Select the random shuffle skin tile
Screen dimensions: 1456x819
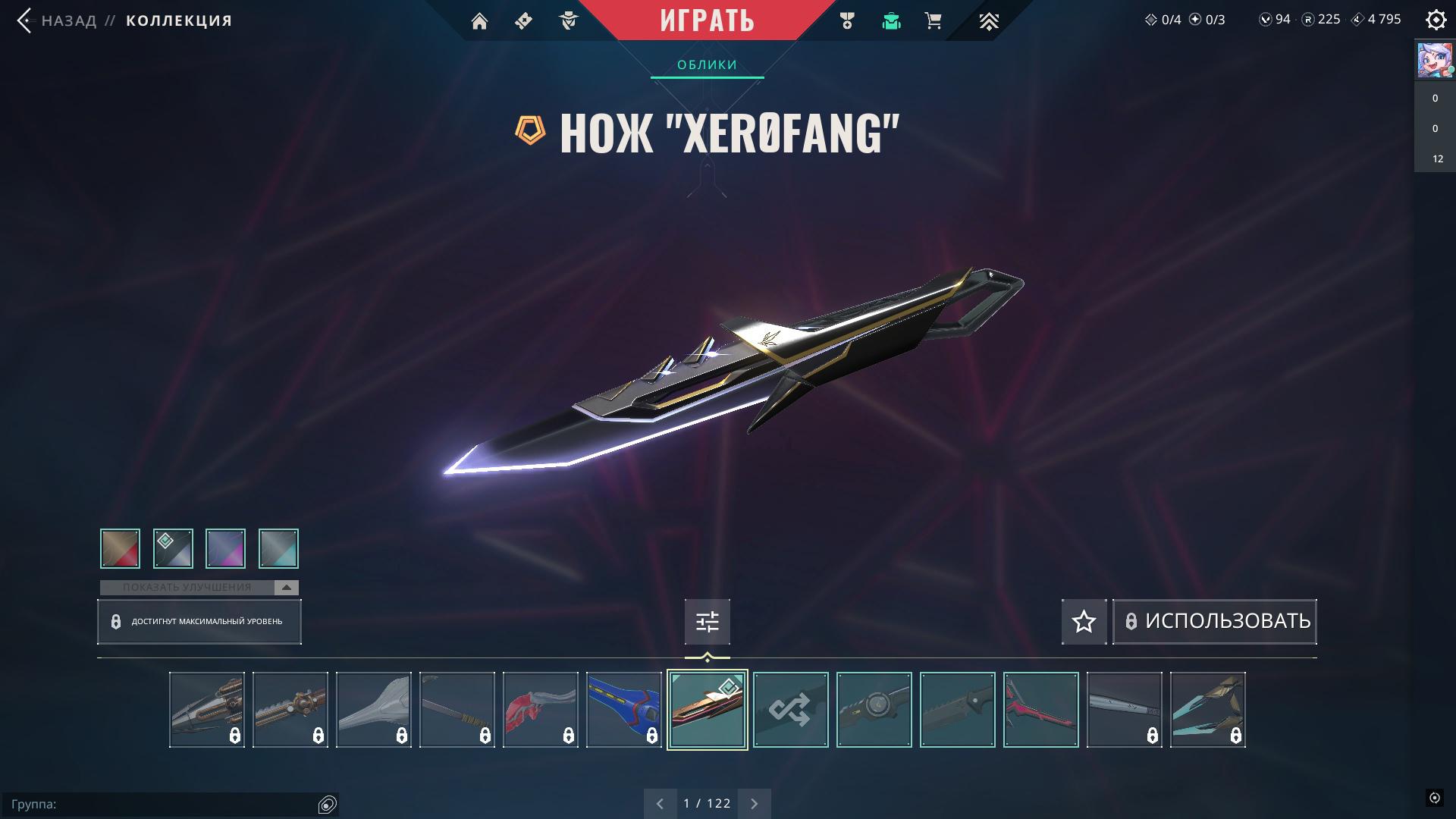[790, 710]
